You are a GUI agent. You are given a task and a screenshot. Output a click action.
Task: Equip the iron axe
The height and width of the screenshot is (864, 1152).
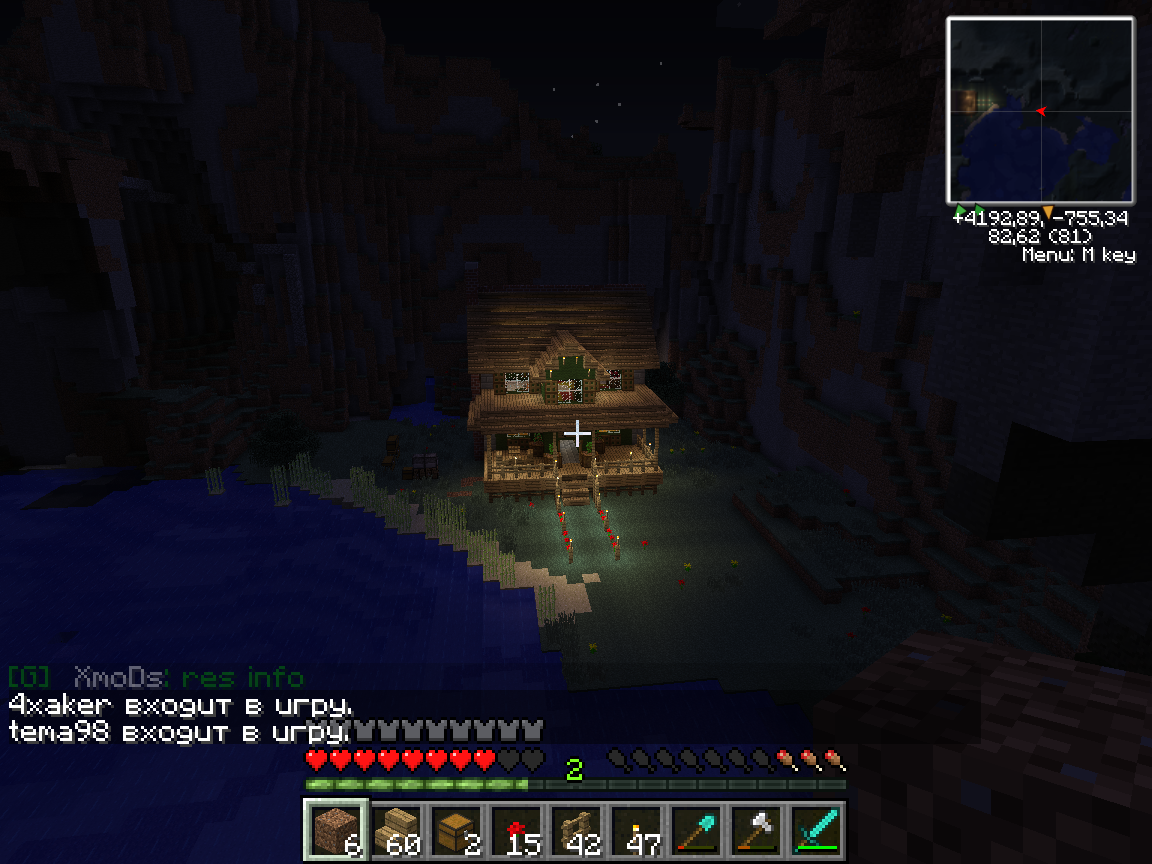(x=756, y=830)
